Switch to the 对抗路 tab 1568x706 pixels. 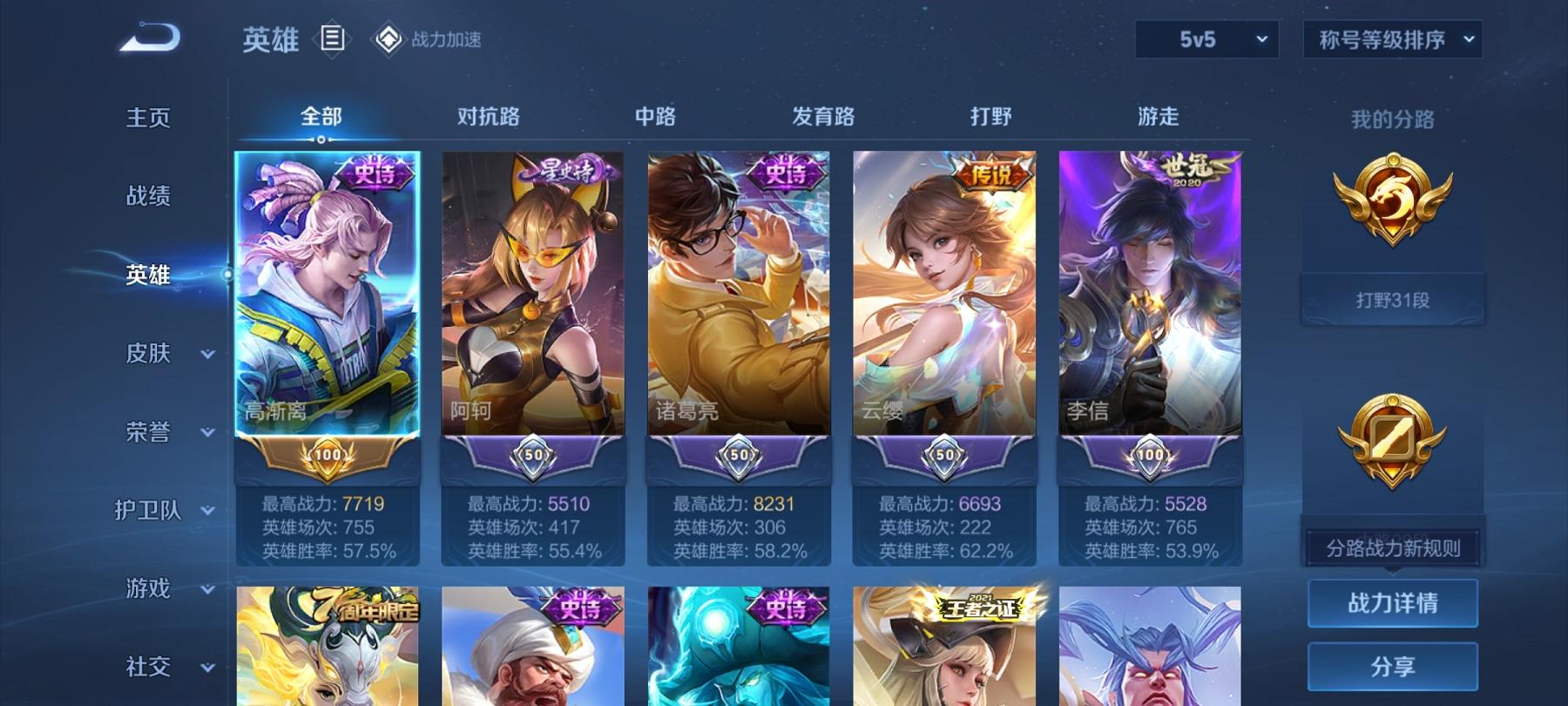486,114
